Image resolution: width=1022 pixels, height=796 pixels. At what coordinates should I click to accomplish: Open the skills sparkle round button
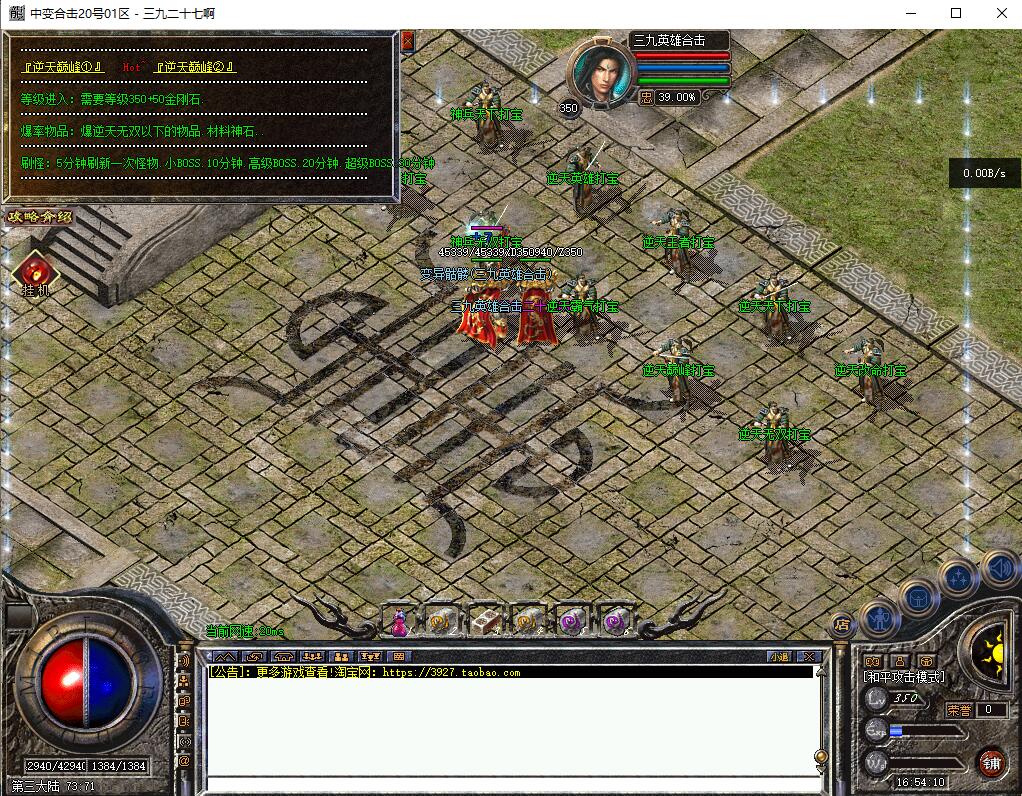(x=957, y=578)
